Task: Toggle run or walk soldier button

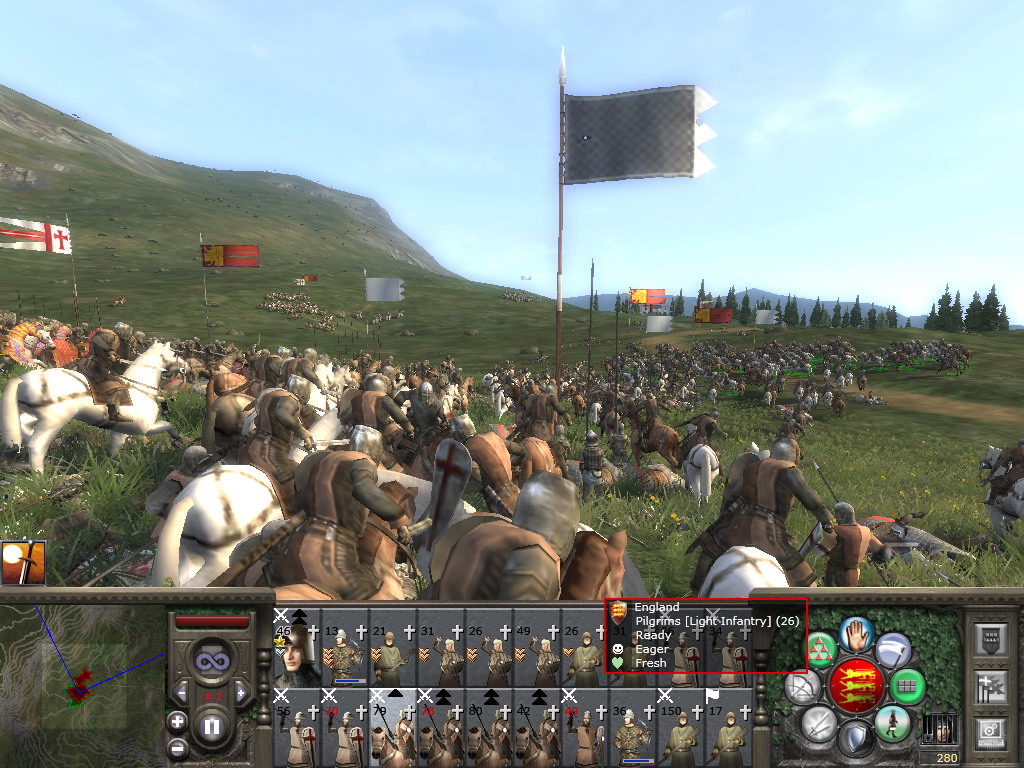Action: tap(891, 722)
